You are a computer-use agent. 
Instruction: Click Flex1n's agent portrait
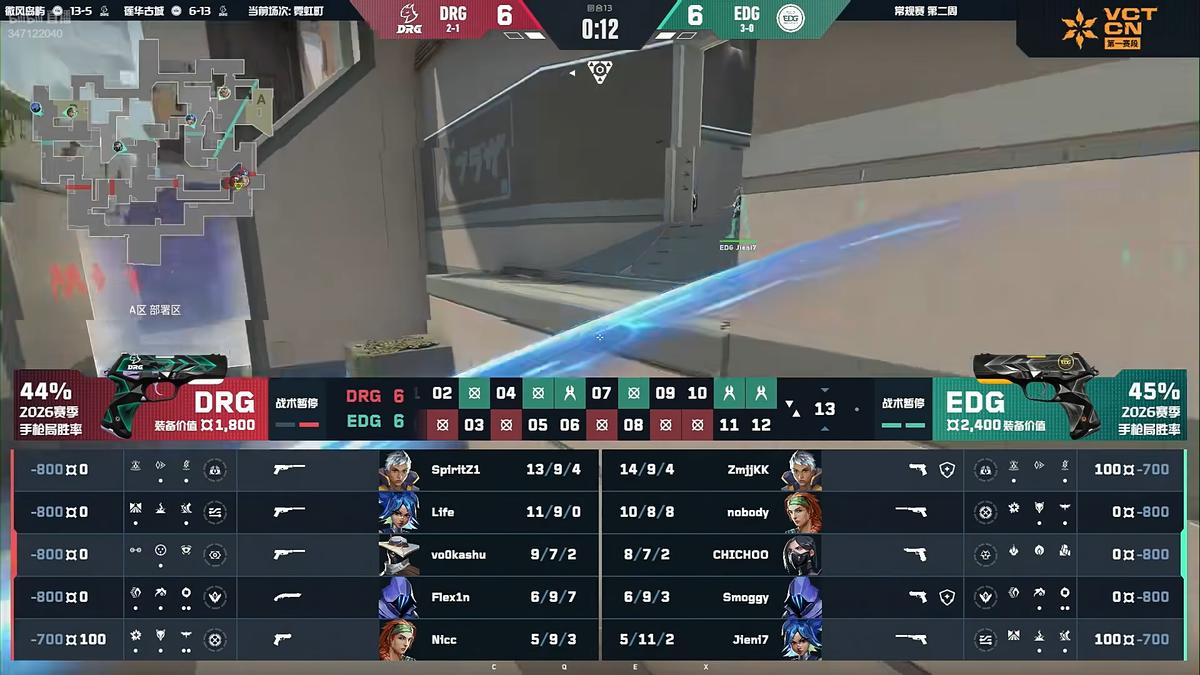(x=398, y=597)
